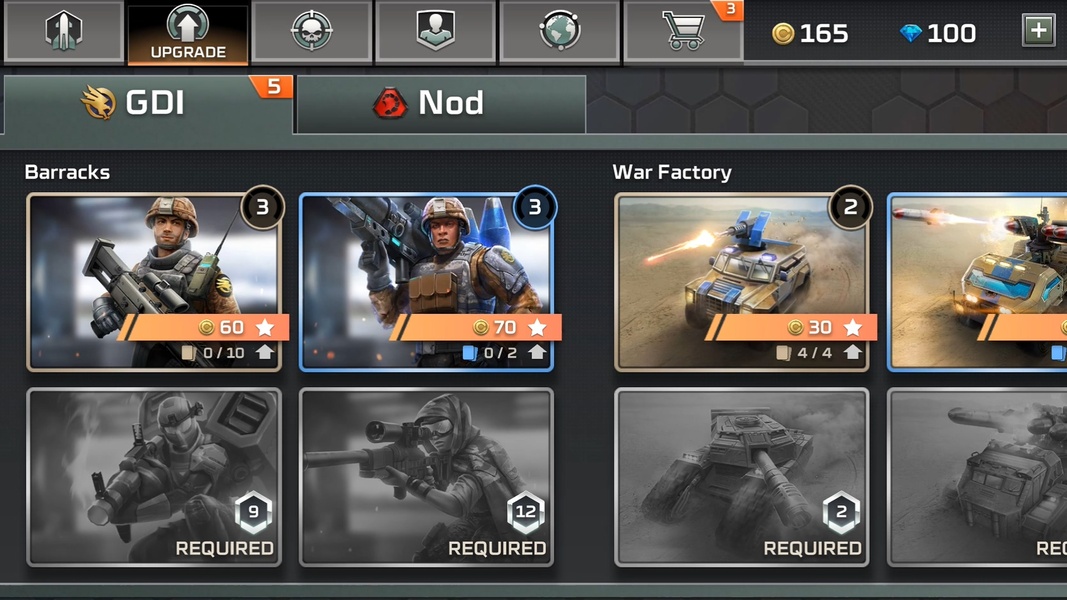
Task: Choose the locked unit requiring level 9
Action: coord(154,477)
